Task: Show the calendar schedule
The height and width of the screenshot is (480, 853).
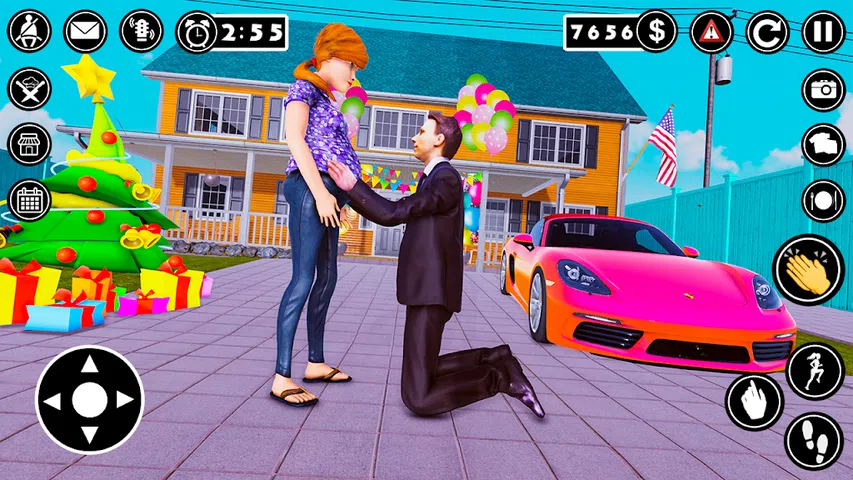Action: 29,200
